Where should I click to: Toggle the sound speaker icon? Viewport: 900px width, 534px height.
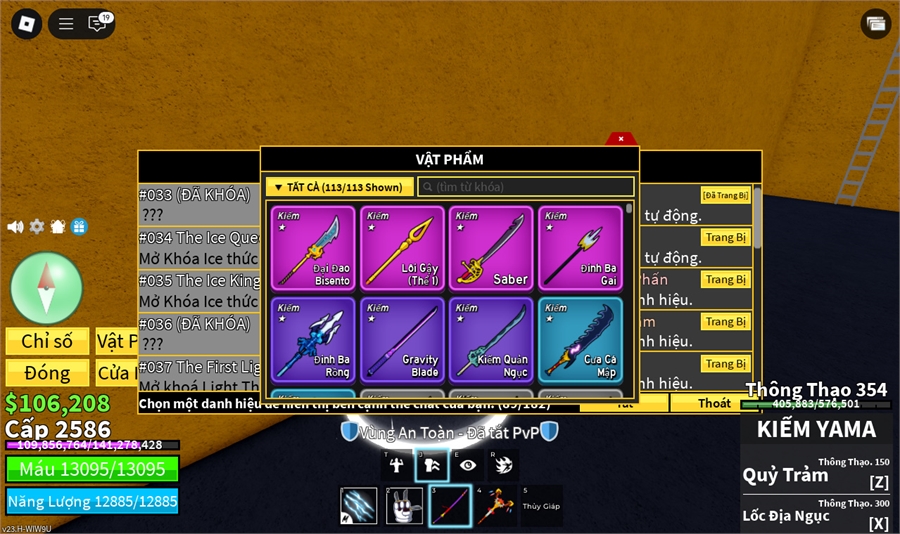tap(15, 227)
